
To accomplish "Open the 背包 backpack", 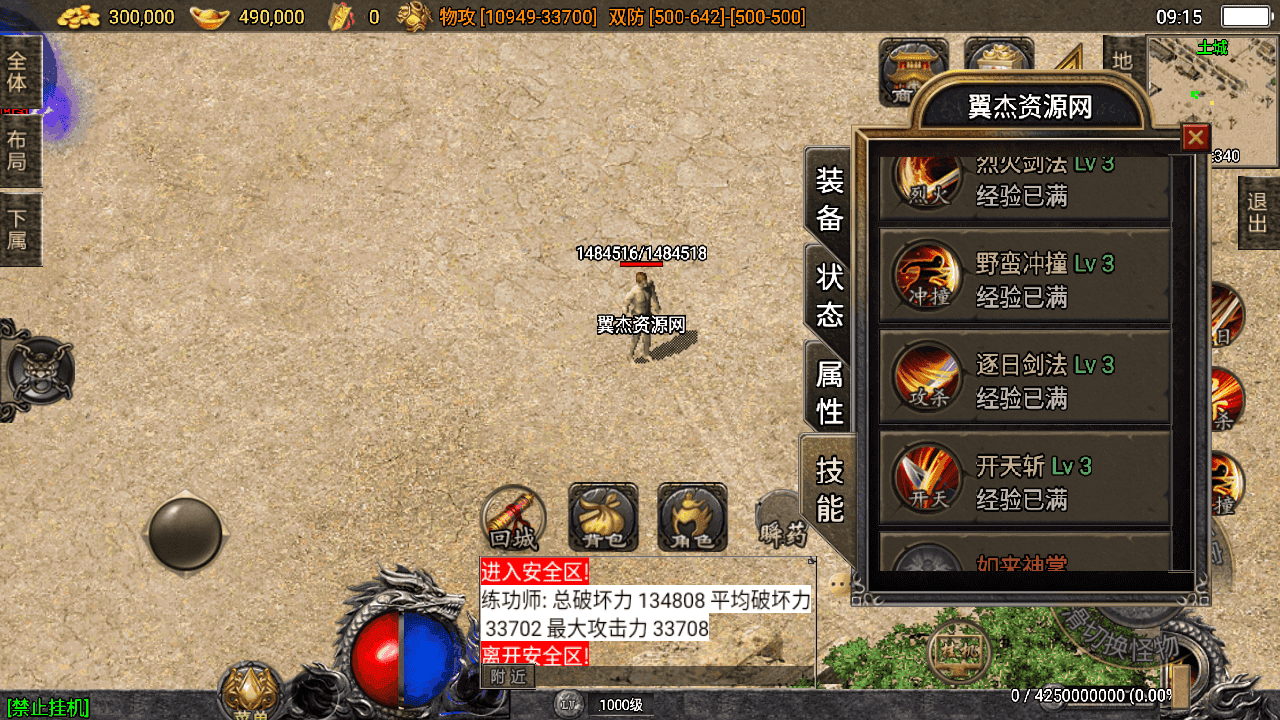I will point(603,518).
